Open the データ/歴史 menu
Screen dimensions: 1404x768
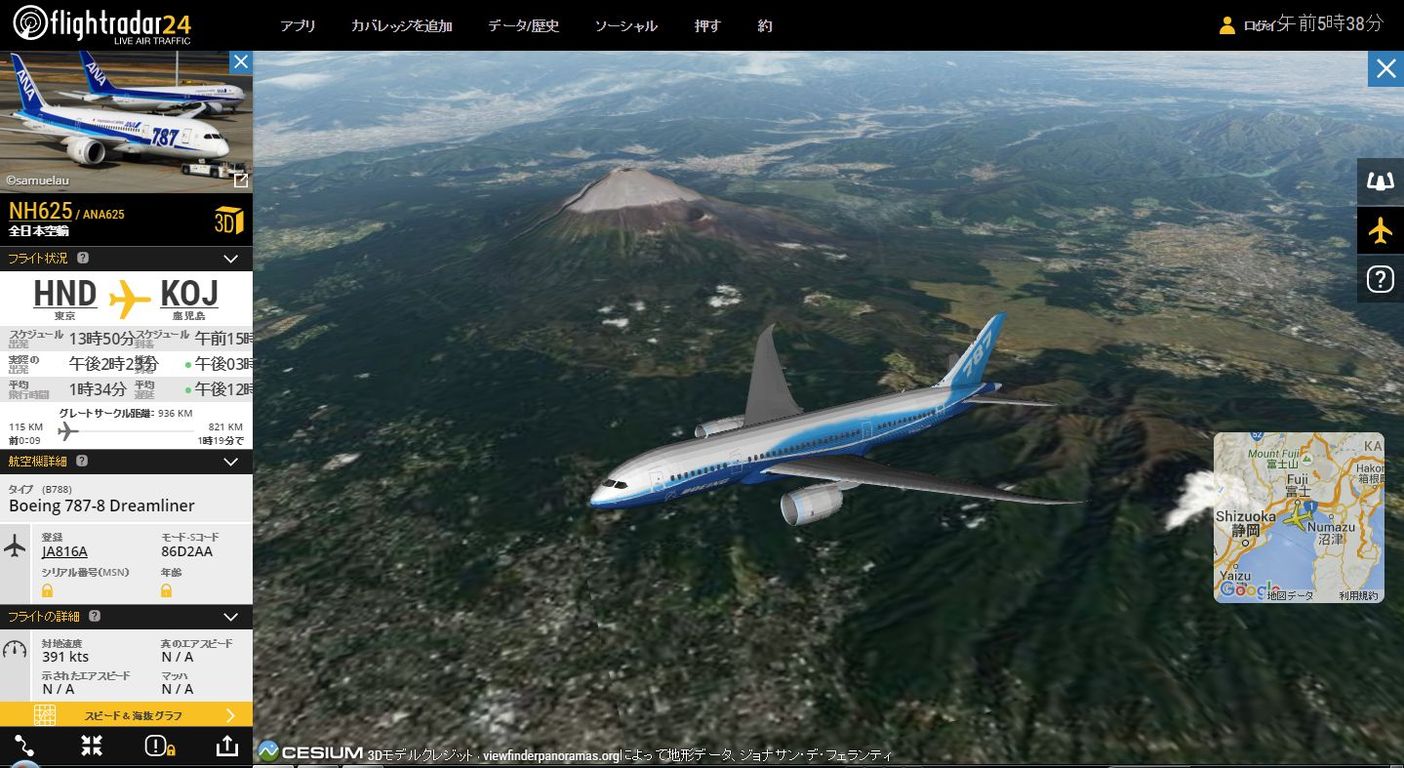click(x=522, y=26)
